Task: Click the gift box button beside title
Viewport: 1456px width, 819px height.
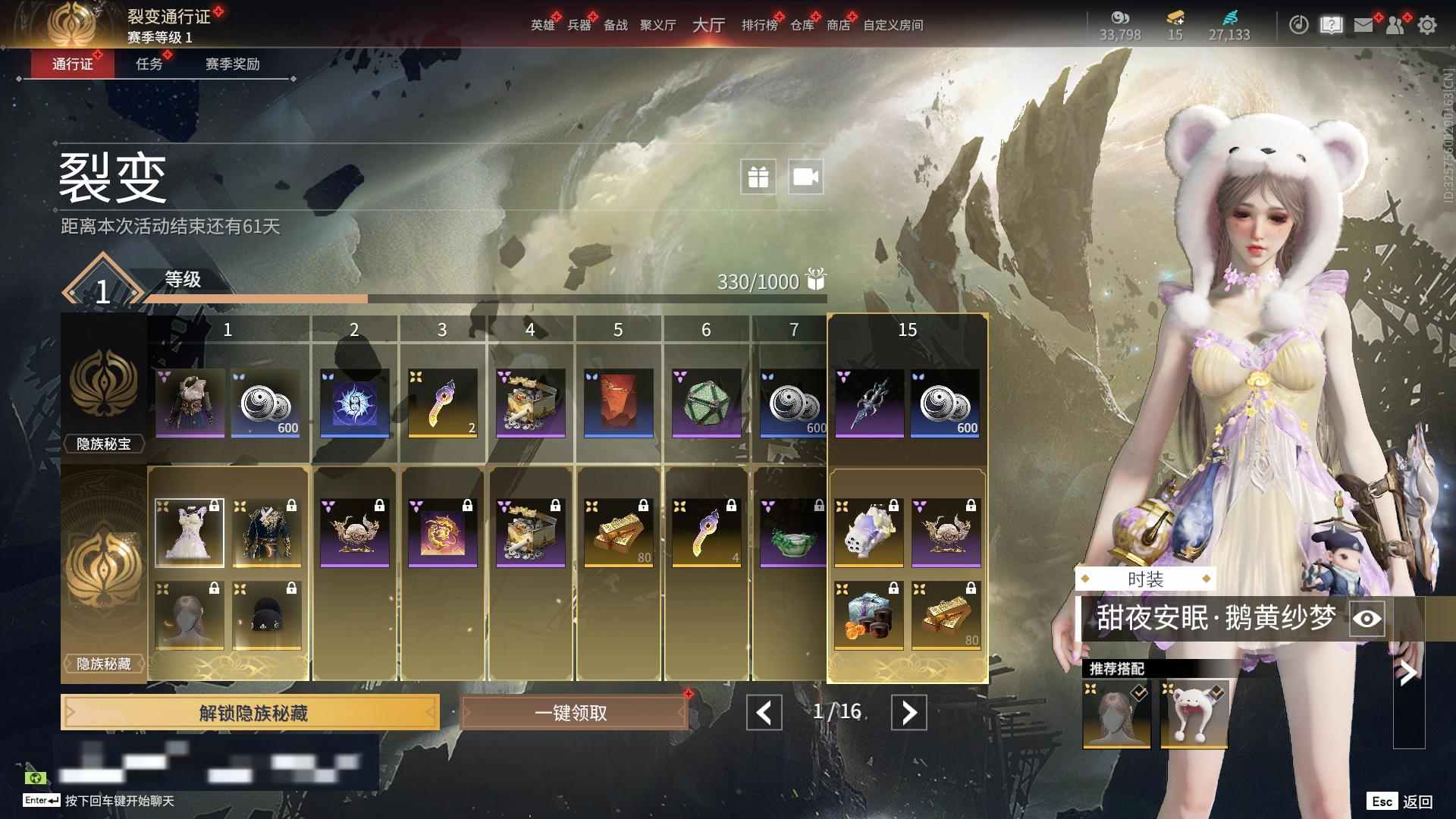Action: click(758, 177)
